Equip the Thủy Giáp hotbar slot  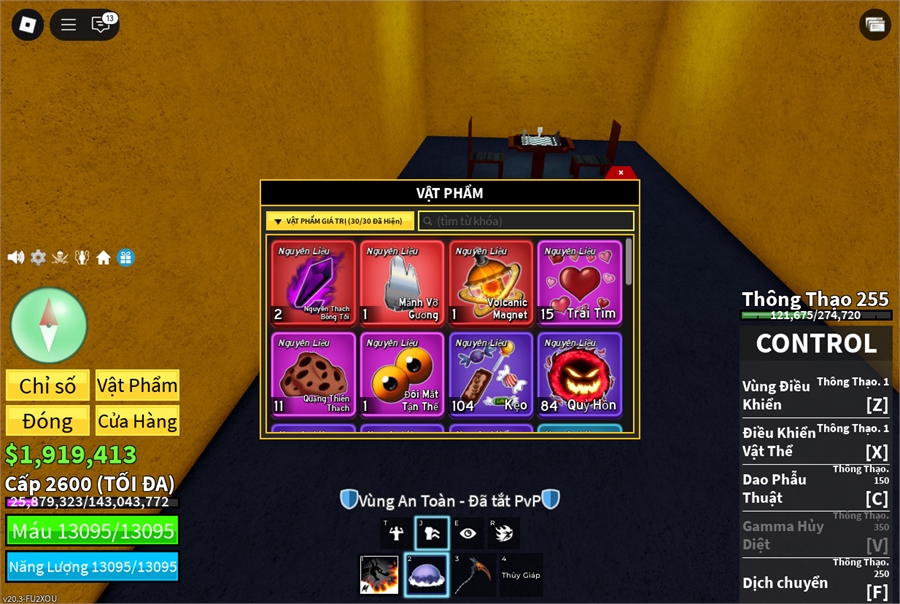coord(521,575)
